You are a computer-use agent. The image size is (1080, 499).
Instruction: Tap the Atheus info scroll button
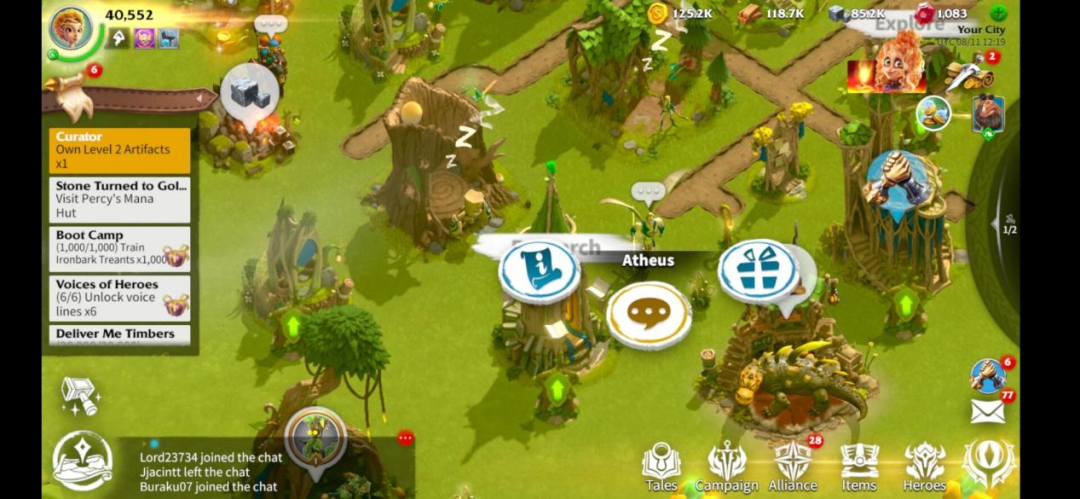pos(539,272)
